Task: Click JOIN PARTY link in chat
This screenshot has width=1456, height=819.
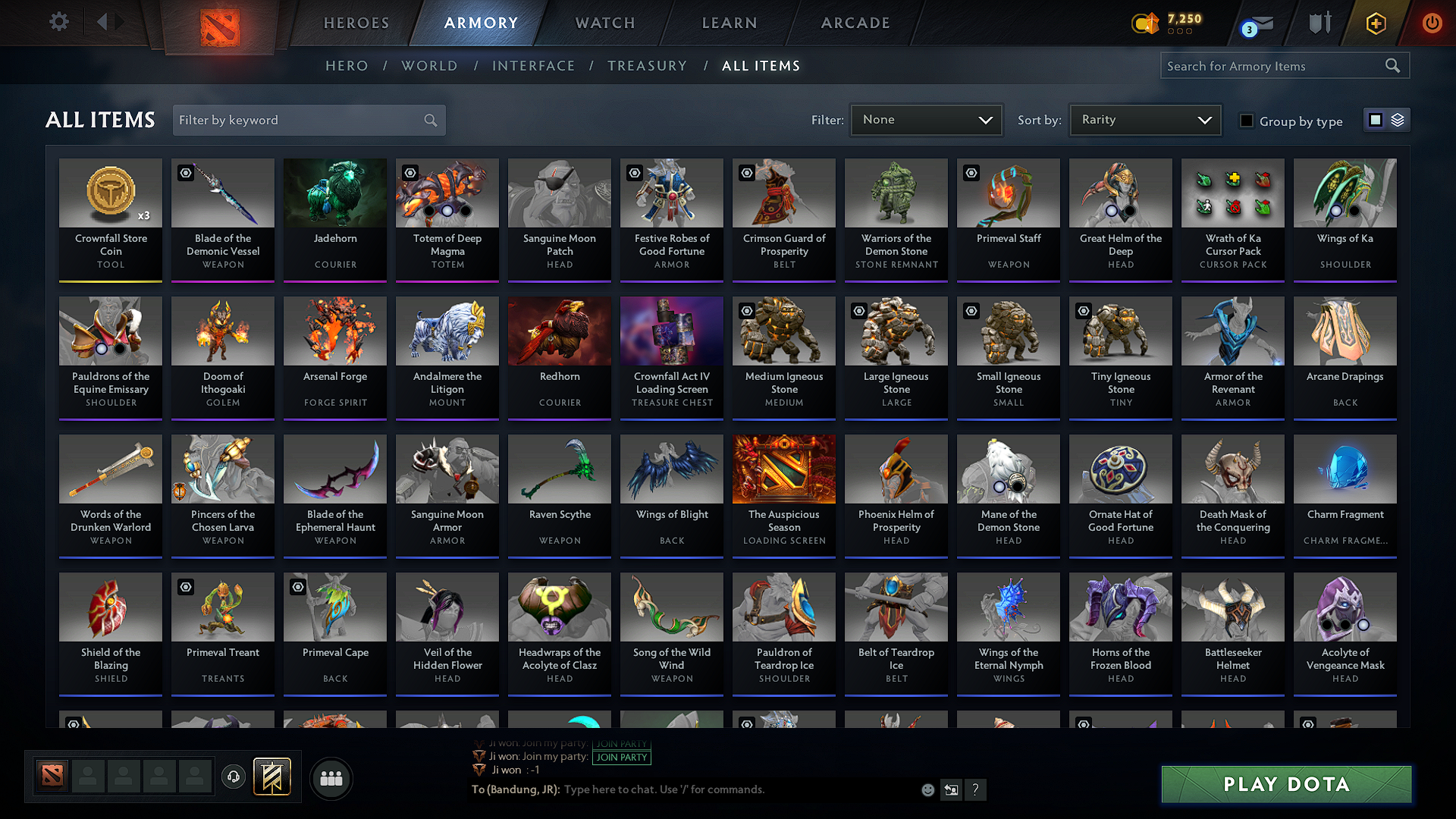Action: (621, 757)
